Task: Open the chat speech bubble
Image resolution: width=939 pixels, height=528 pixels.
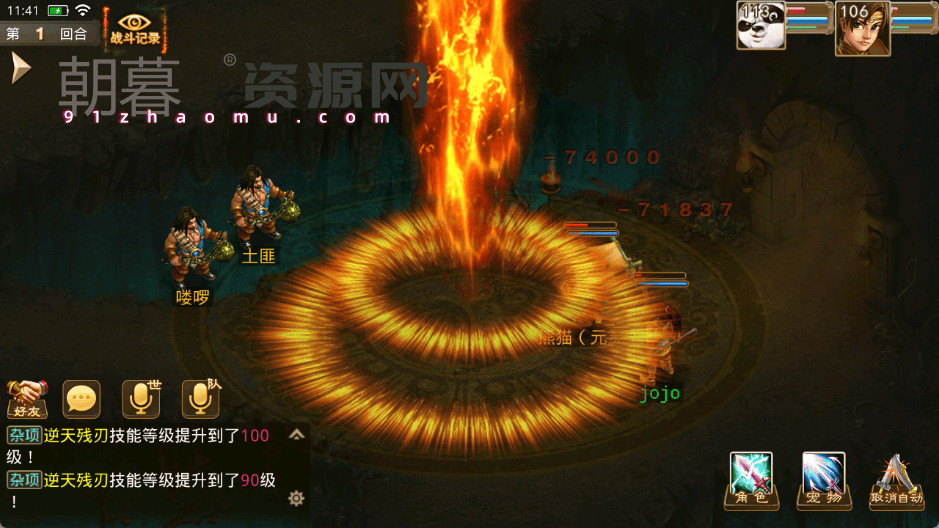Action: pyautogui.click(x=82, y=399)
